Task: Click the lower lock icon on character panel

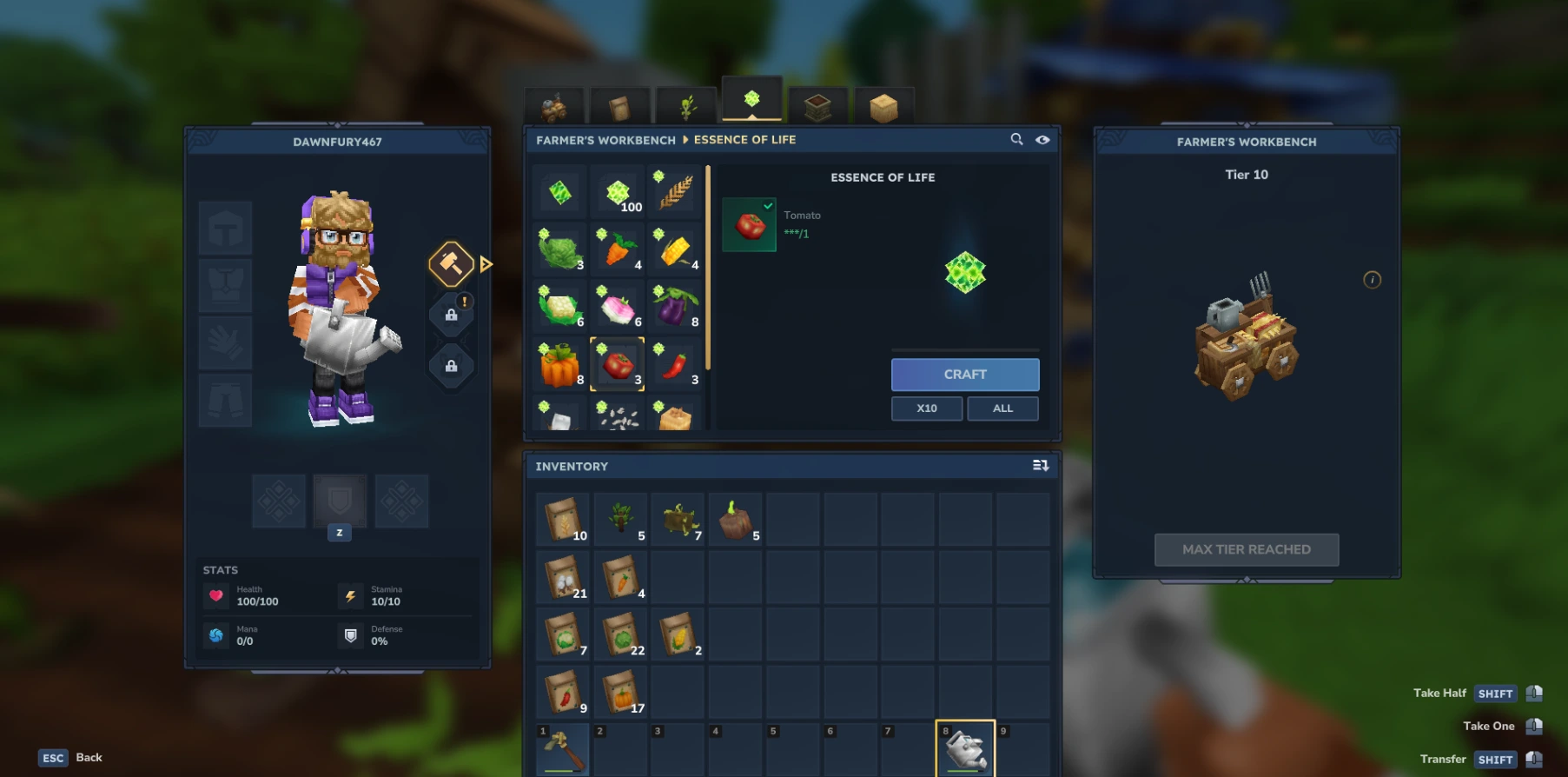Action: [x=451, y=365]
